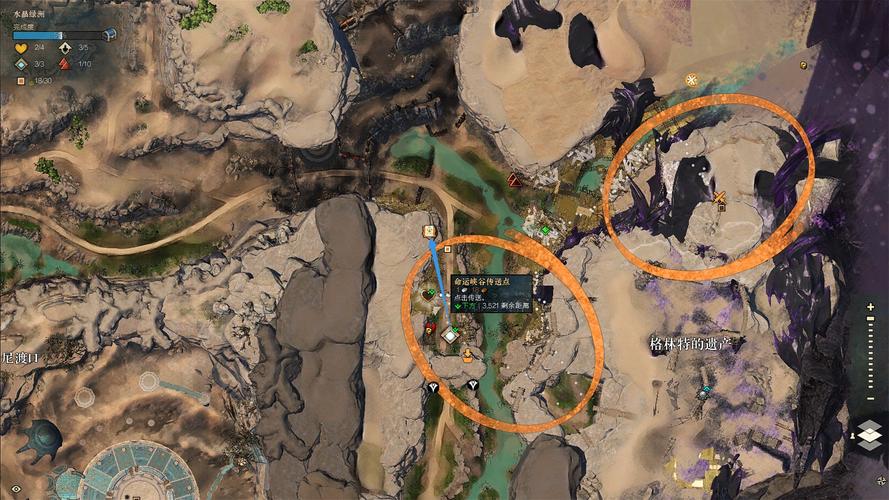Screen dimensions: 889x500
Task: Click the crossed swords event marker
Action: tap(720, 197)
